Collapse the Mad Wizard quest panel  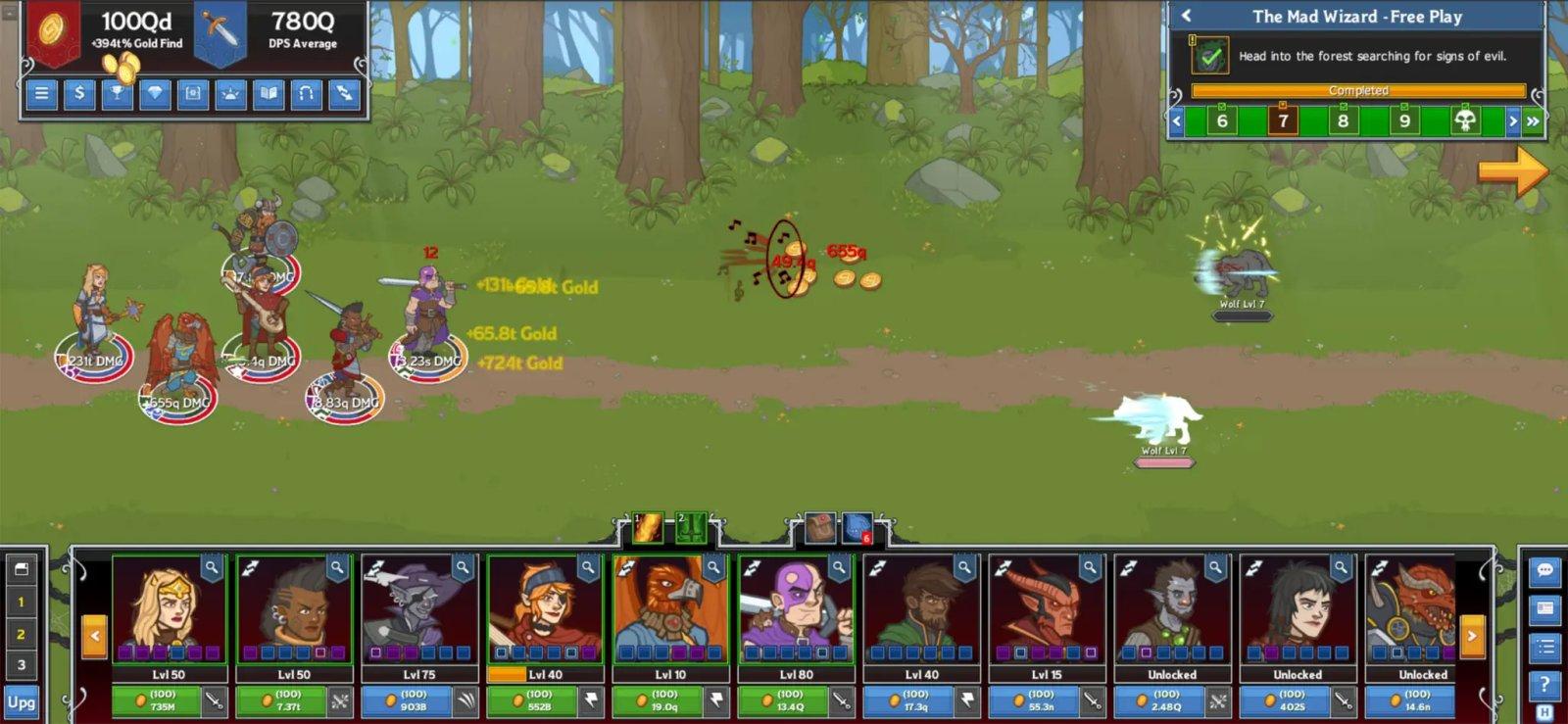(x=1187, y=17)
